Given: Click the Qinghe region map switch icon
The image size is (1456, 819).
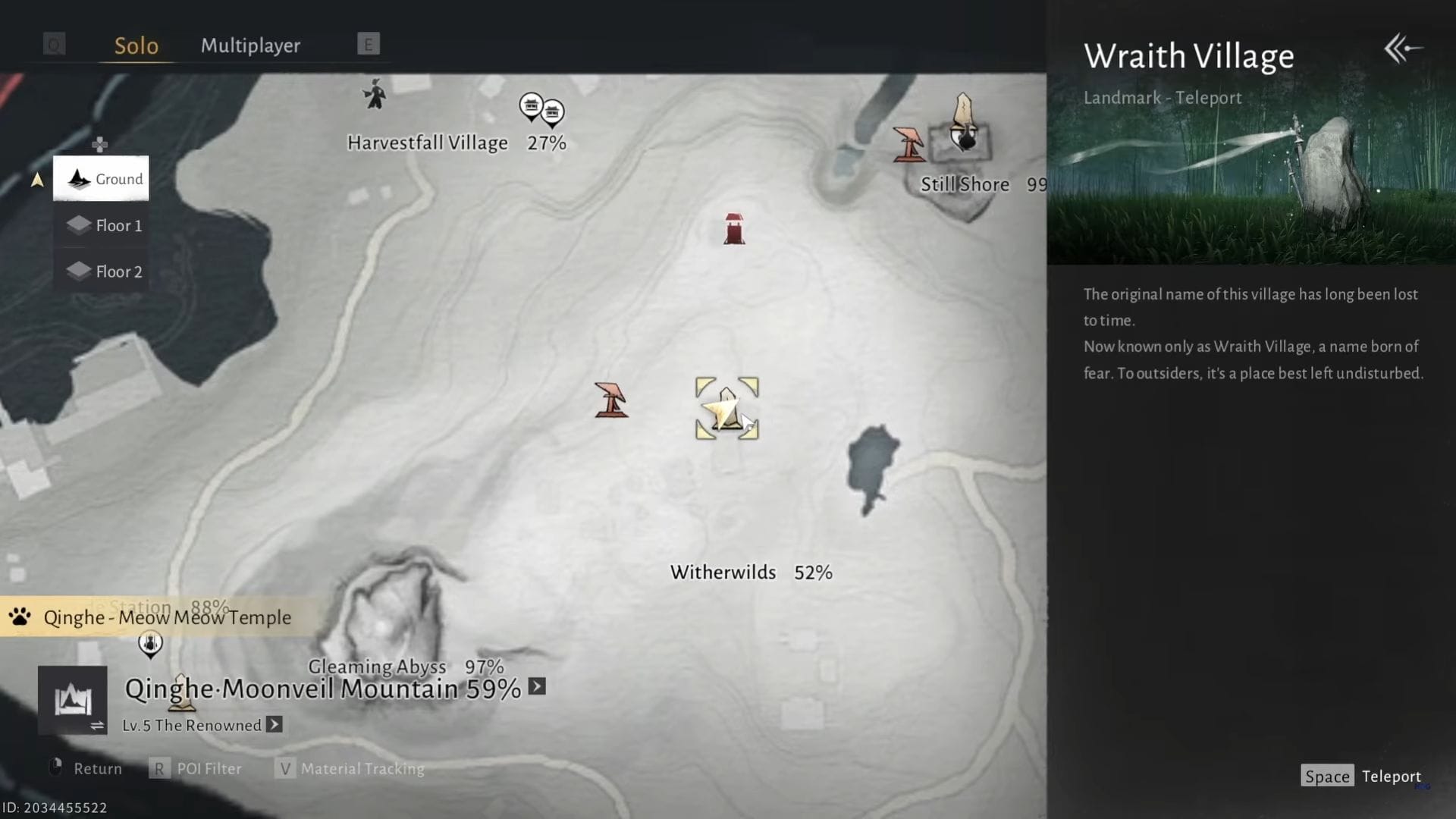Looking at the screenshot, I should (x=73, y=699).
